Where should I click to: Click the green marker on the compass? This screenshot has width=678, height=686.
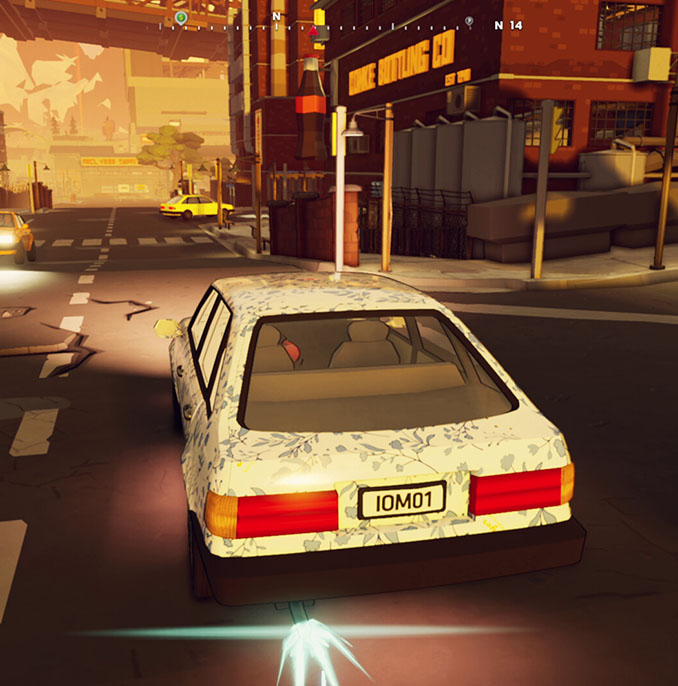[180, 17]
